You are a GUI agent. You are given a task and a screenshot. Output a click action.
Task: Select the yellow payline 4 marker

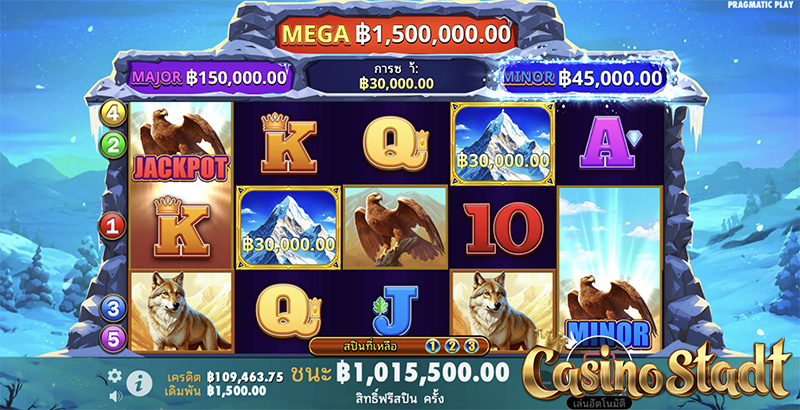113,112
